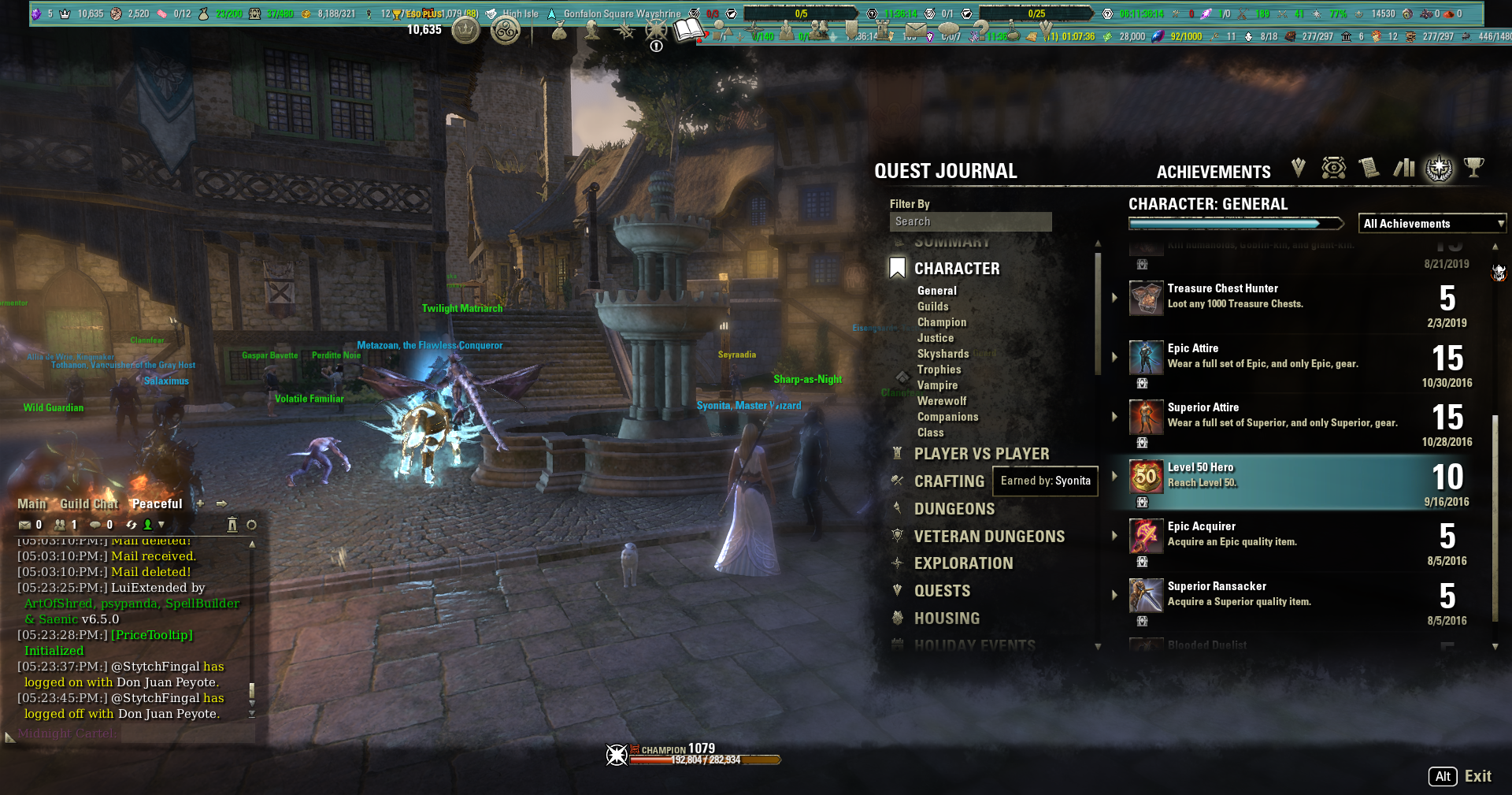This screenshot has height=795, width=1512.
Task: Expand the Dungeons category
Action: 954,509
